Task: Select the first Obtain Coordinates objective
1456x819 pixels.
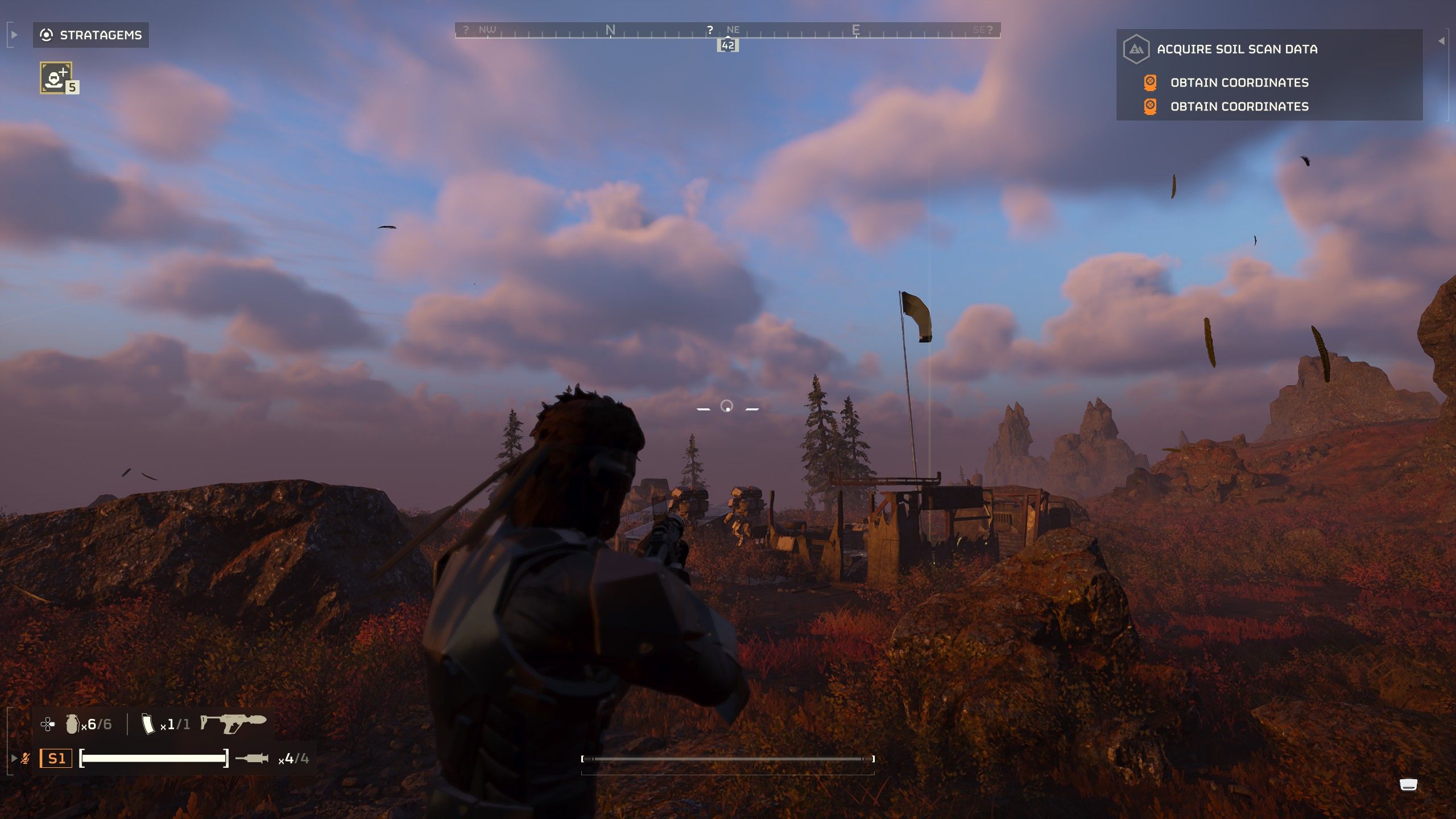Action: pyautogui.click(x=1239, y=82)
